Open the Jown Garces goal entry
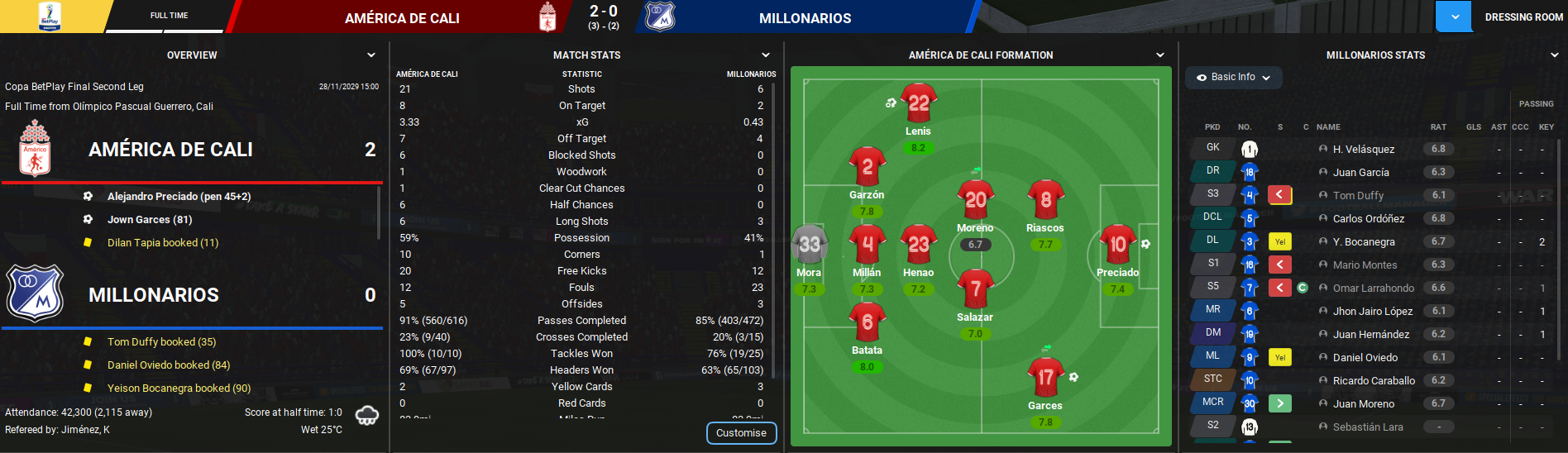Viewport: 1568px width, 453px height. (x=150, y=220)
